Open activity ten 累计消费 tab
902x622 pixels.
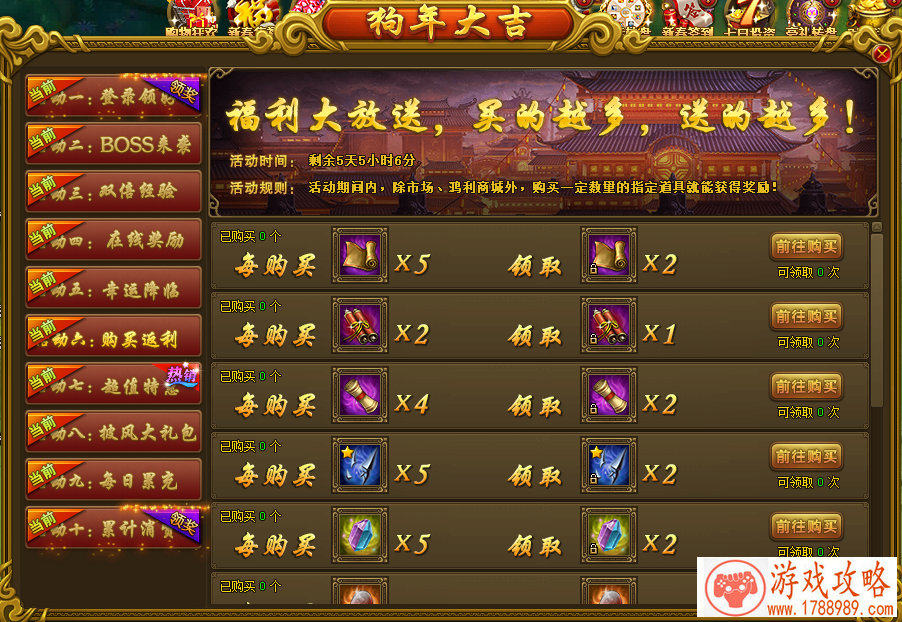[x=114, y=527]
